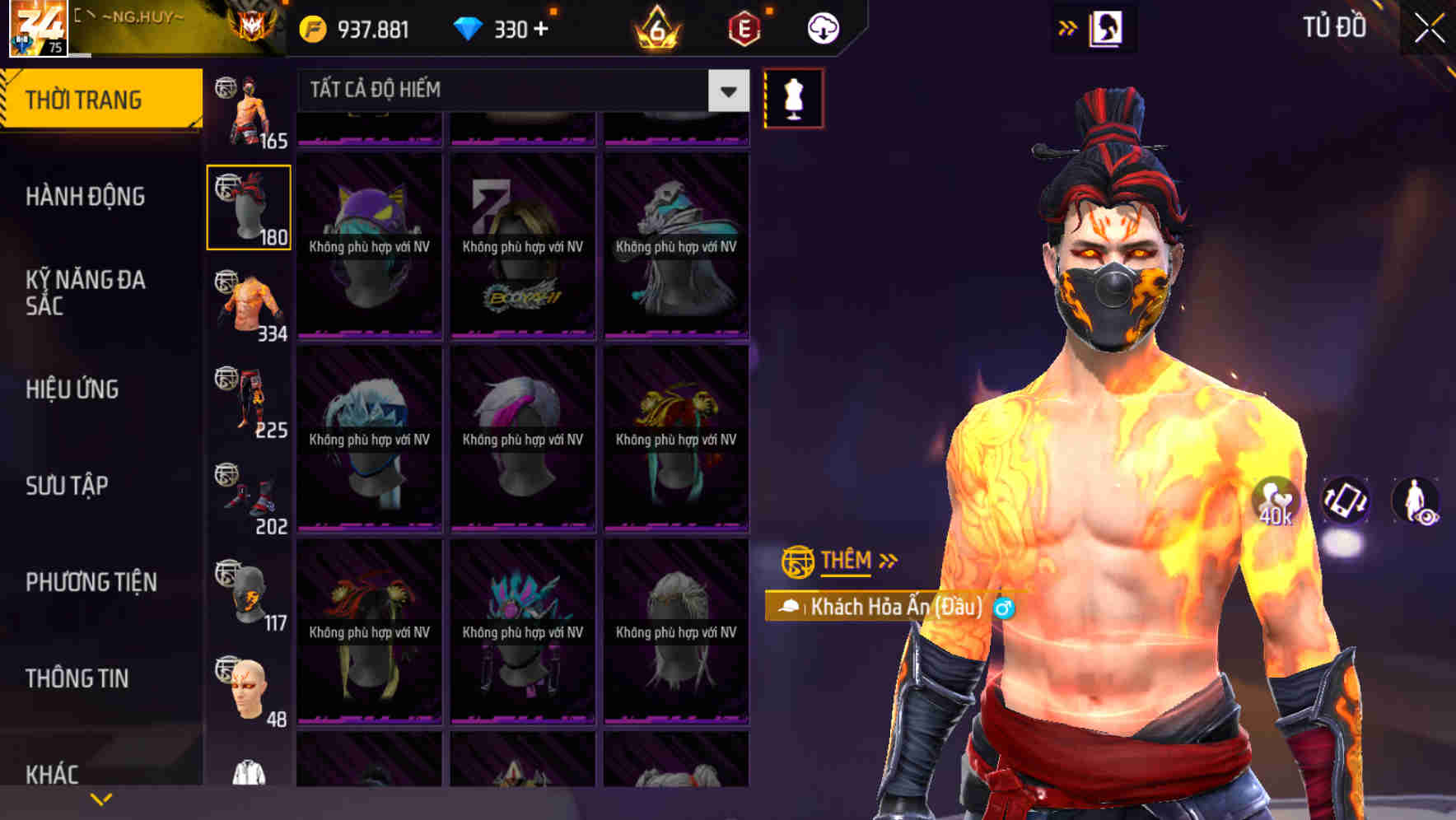Image resolution: width=1456 pixels, height=820 pixels.
Task: Collapse the sidebar using the bottom chevron
Action: coord(101,797)
